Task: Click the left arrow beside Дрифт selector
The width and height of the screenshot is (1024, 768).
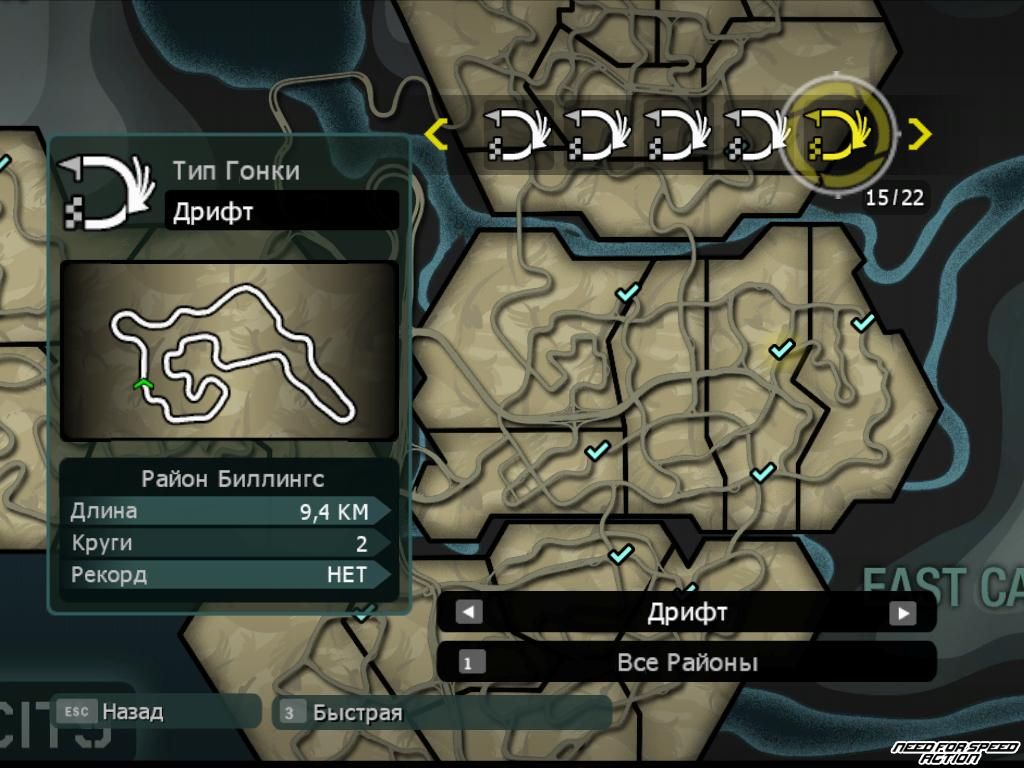Action: click(x=468, y=612)
